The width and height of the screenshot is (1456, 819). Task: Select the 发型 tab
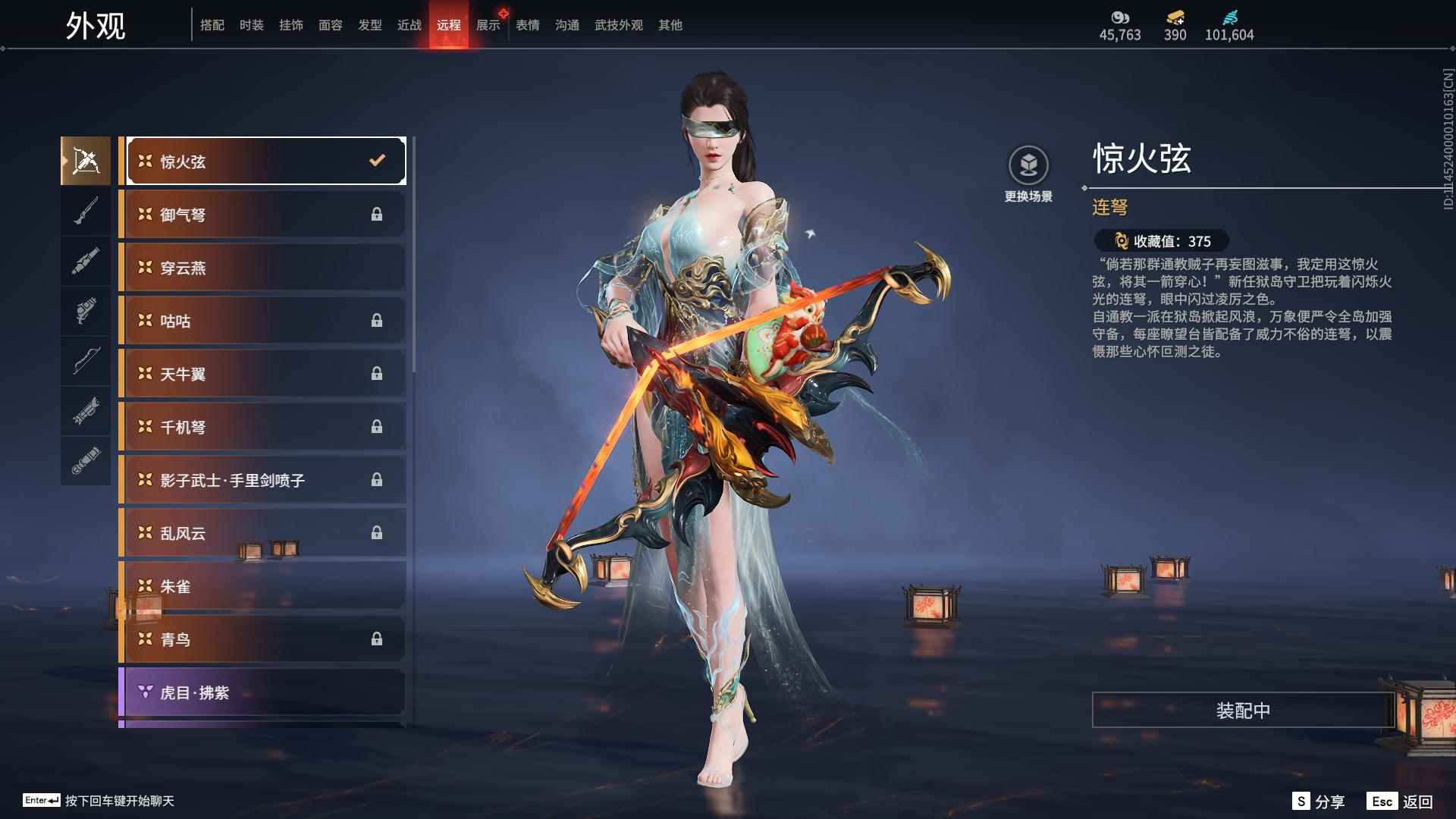(369, 25)
